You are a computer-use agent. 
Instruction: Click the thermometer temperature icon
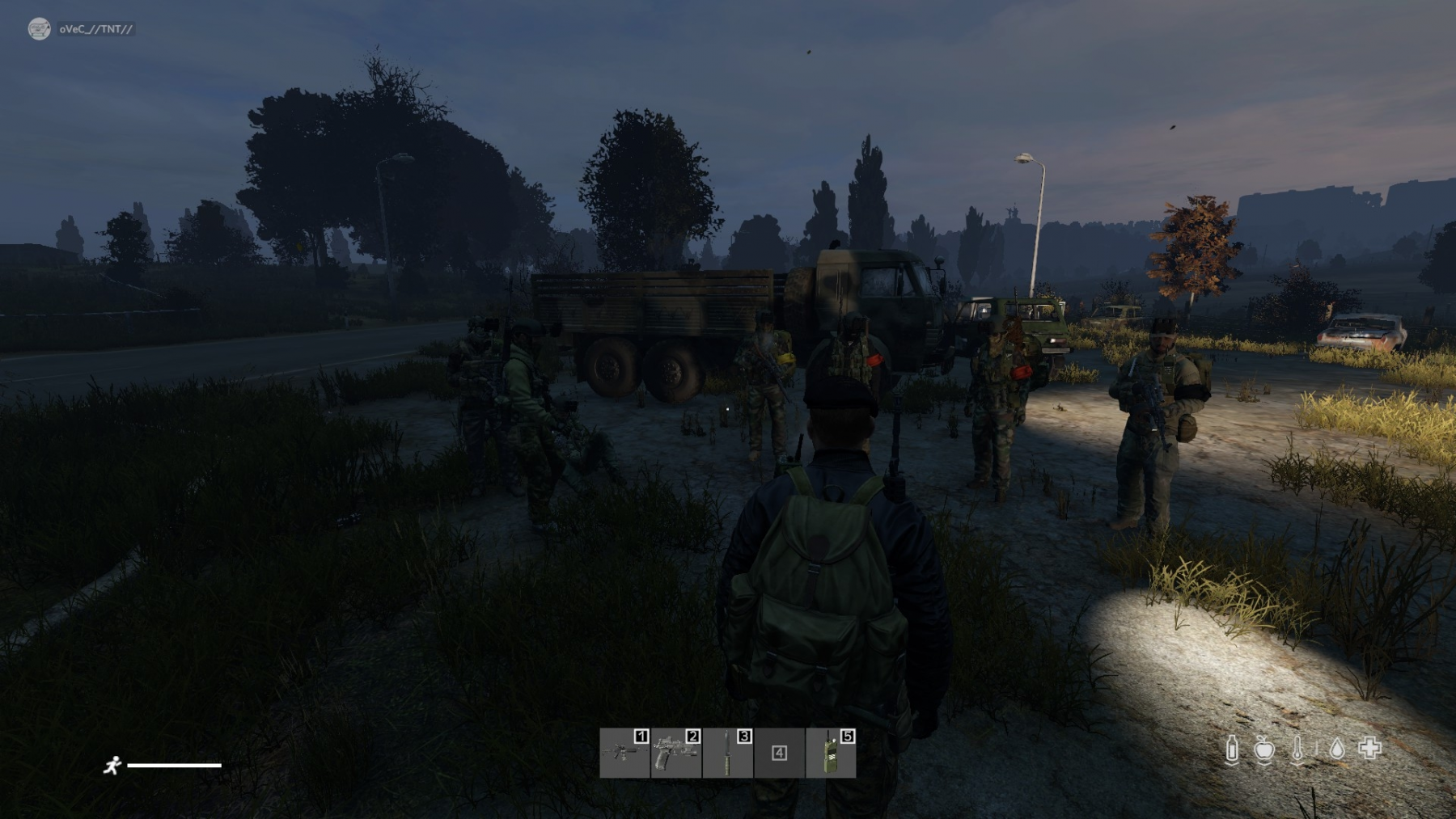point(1297,749)
